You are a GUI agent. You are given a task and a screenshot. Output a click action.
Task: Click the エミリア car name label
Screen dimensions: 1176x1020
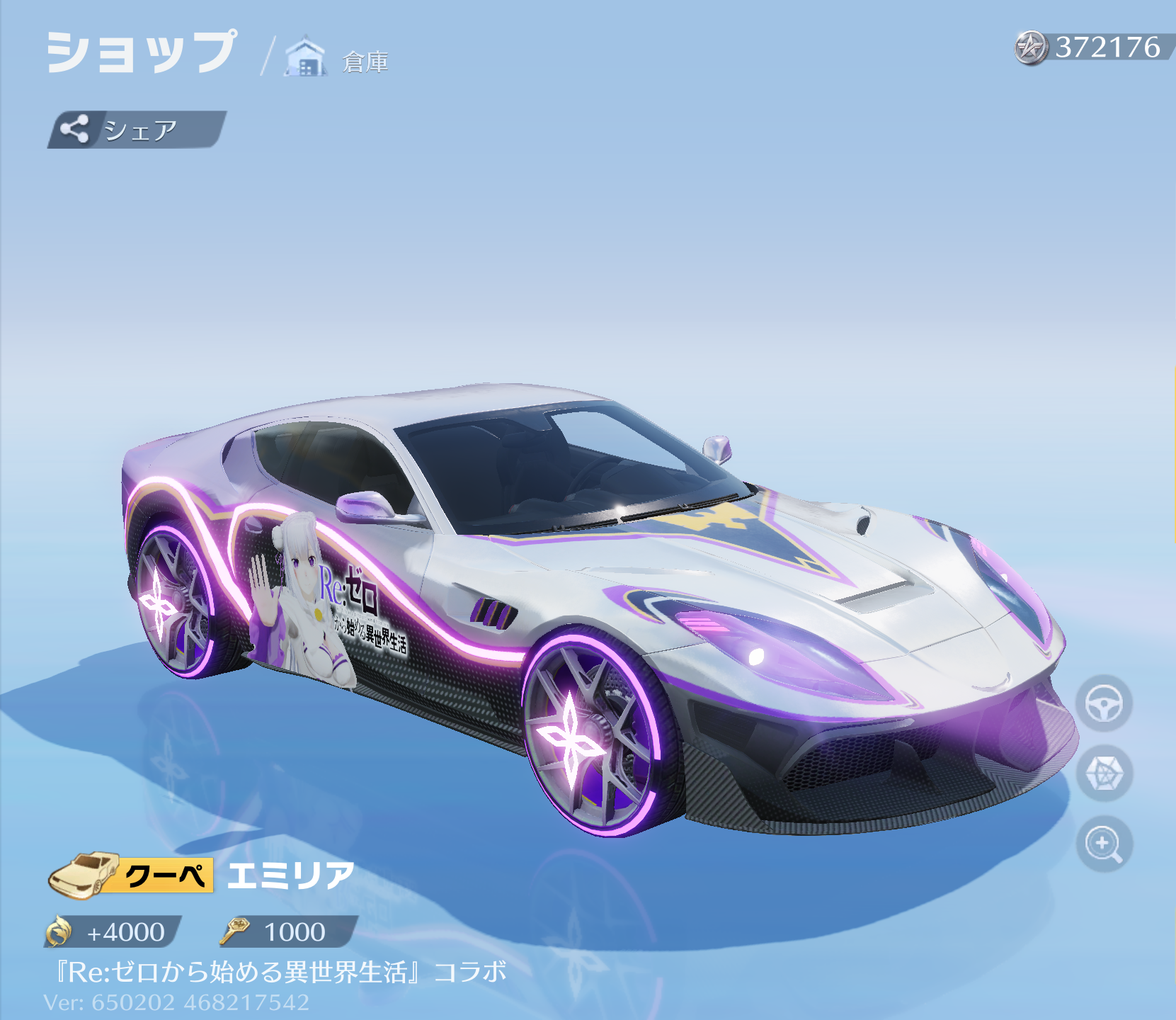[289, 876]
